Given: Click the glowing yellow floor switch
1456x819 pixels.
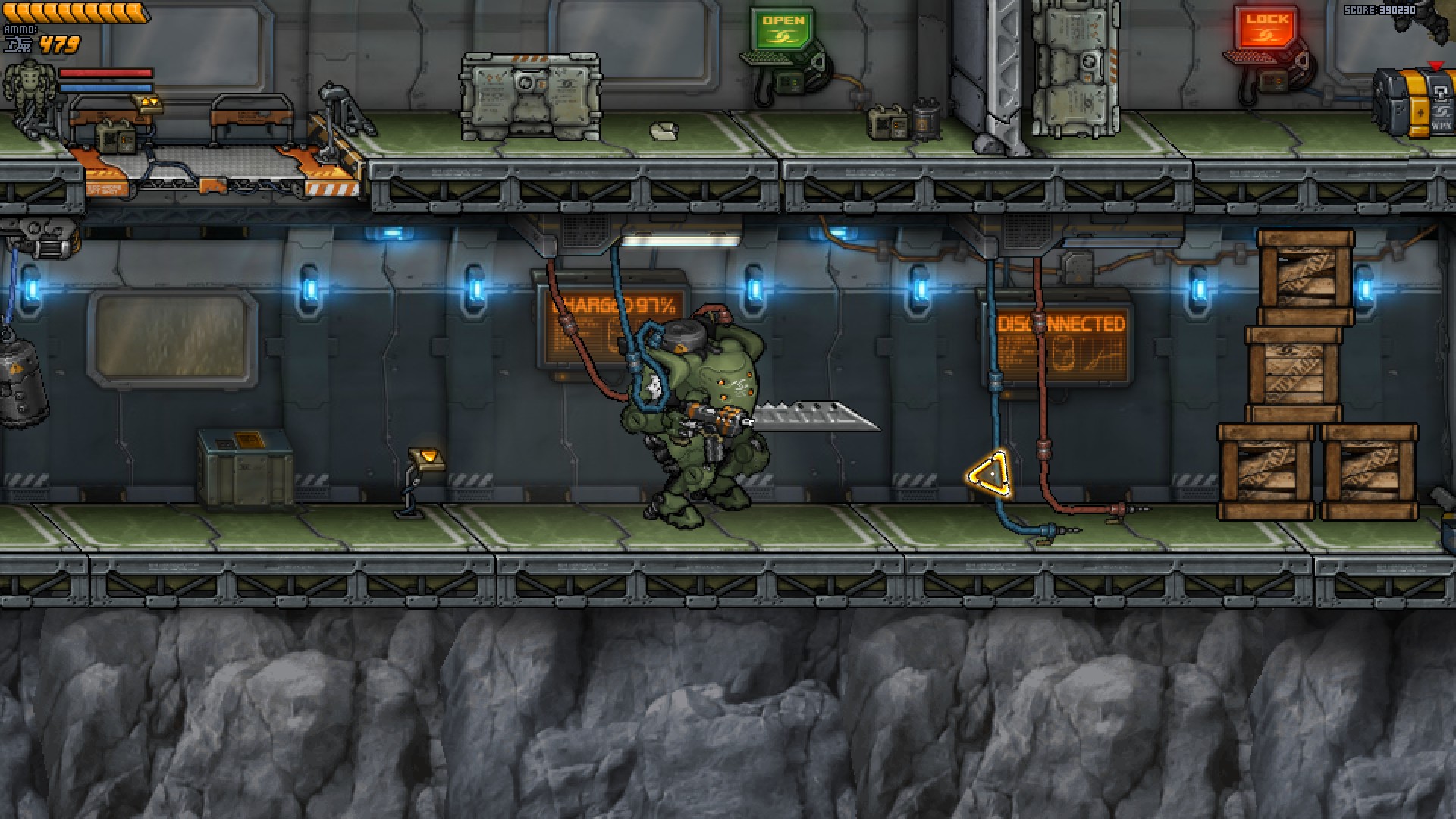Looking at the screenshot, I should [428, 455].
